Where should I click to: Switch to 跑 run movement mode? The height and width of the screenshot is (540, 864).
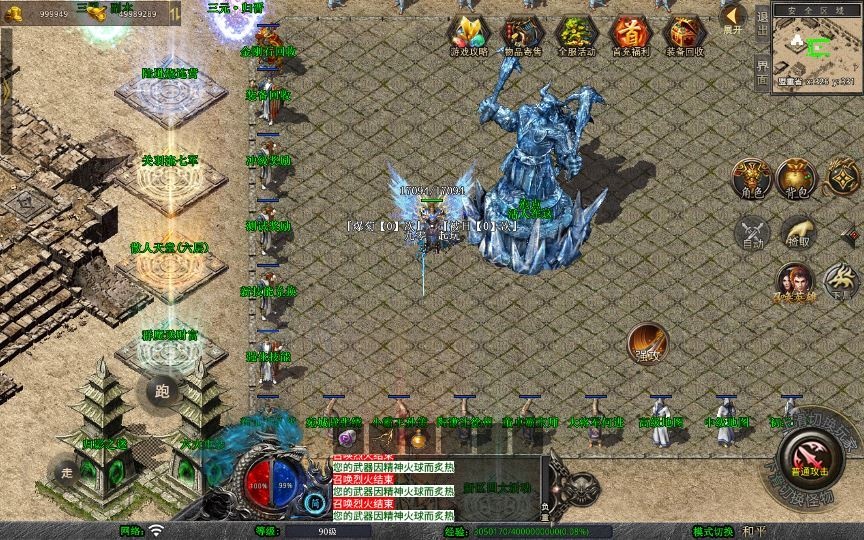(163, 392)
